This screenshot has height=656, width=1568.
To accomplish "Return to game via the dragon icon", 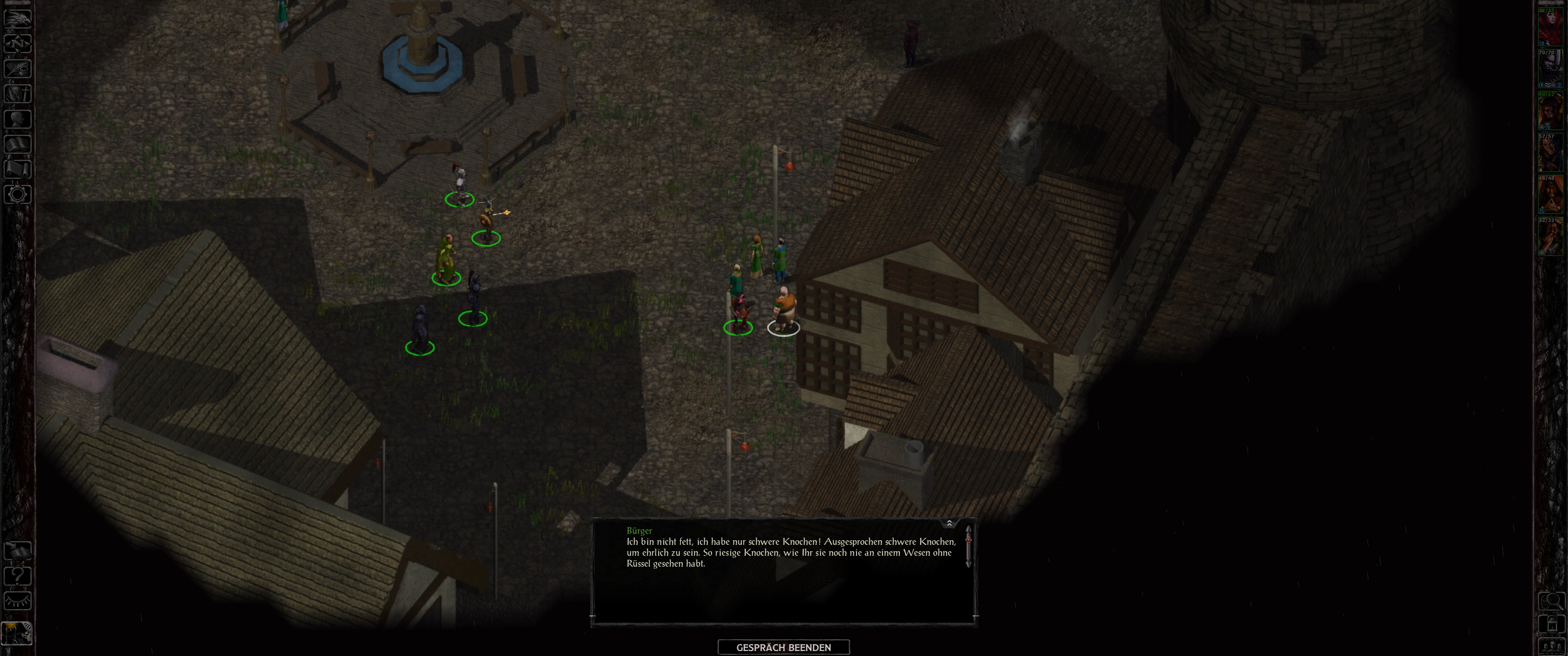I will (x=17, y=18).
